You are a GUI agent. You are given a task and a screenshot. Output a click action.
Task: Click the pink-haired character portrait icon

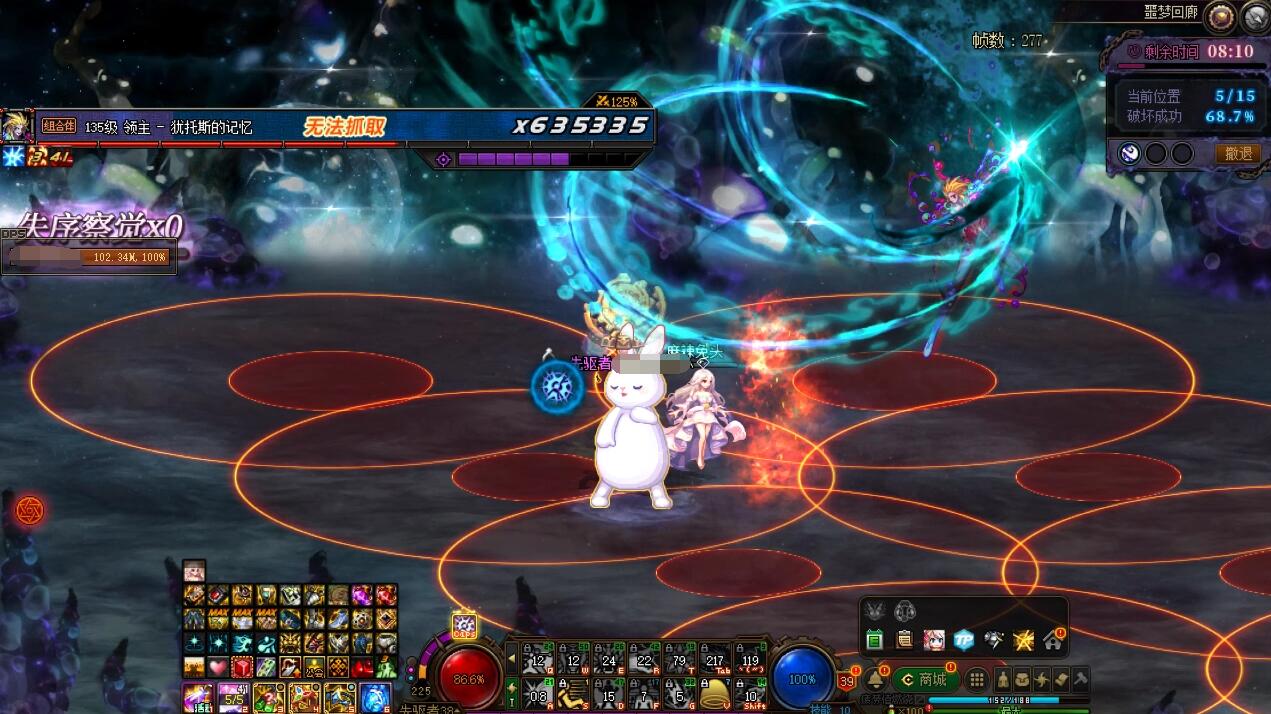pos(934,640)
